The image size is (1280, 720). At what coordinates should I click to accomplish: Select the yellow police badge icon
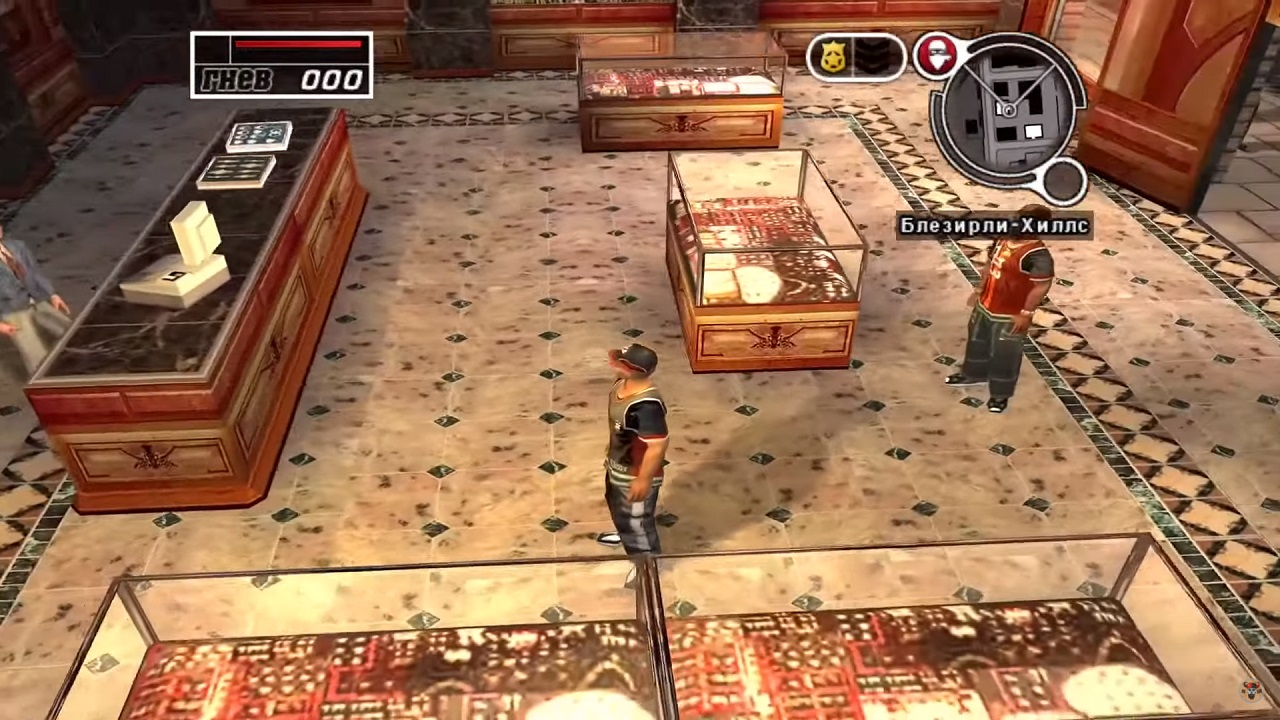pyautogui.click(x=832, y=57)
